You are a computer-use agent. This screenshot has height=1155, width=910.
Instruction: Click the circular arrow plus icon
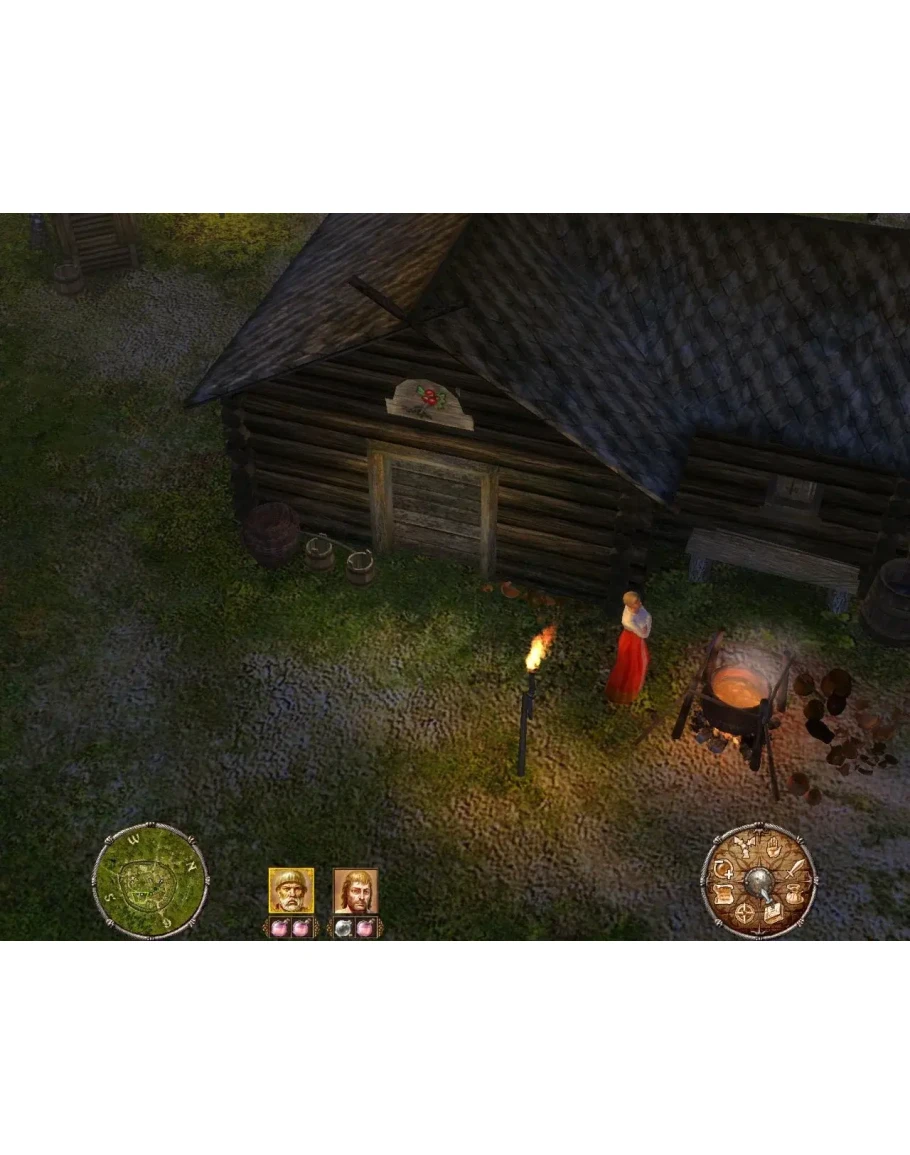coord(723,870)
